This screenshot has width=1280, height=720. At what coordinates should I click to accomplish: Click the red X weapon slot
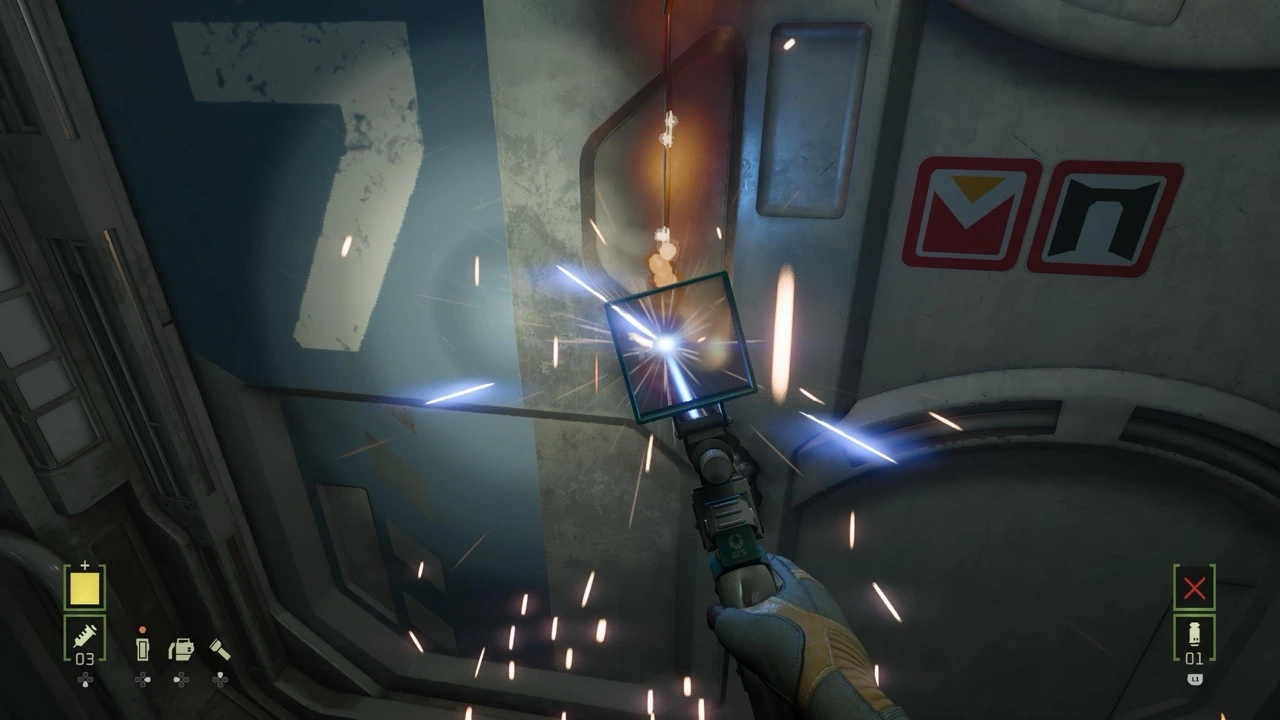click(1194, 588)
